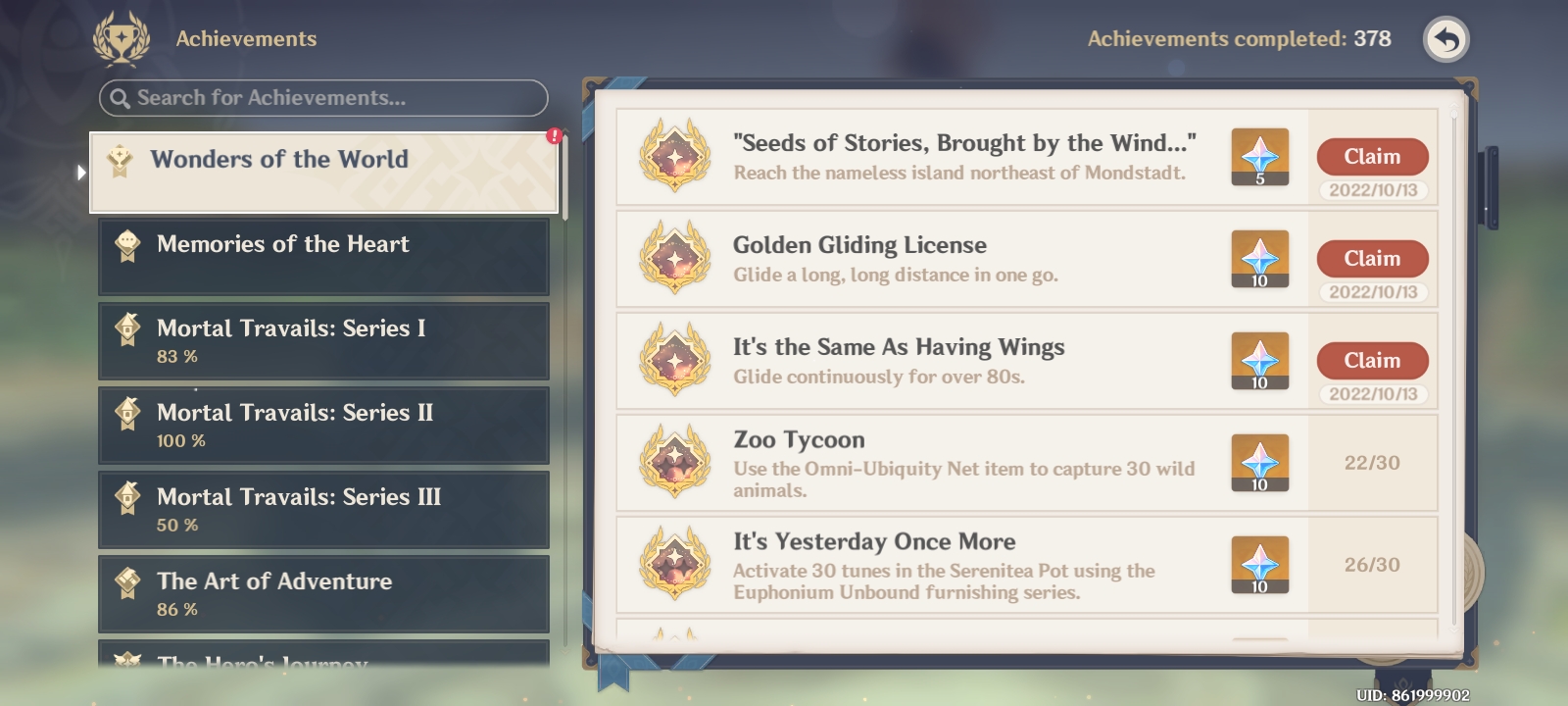Claim the Seeds of Stories reward

point(1371,156)
